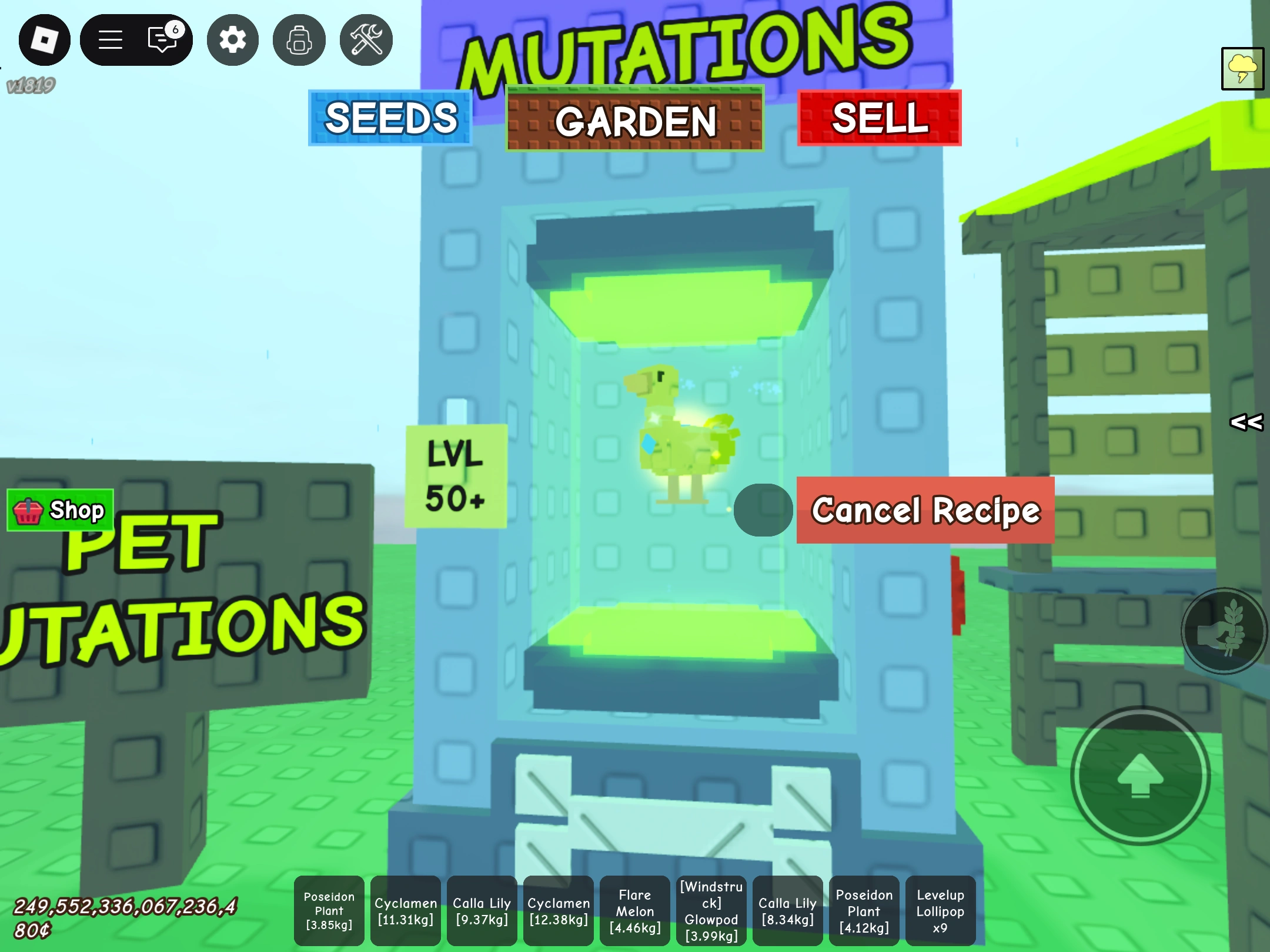Open the chat notifications icon
The width and height of the screenshot is (1270, 952).
[x=162, y=39]
